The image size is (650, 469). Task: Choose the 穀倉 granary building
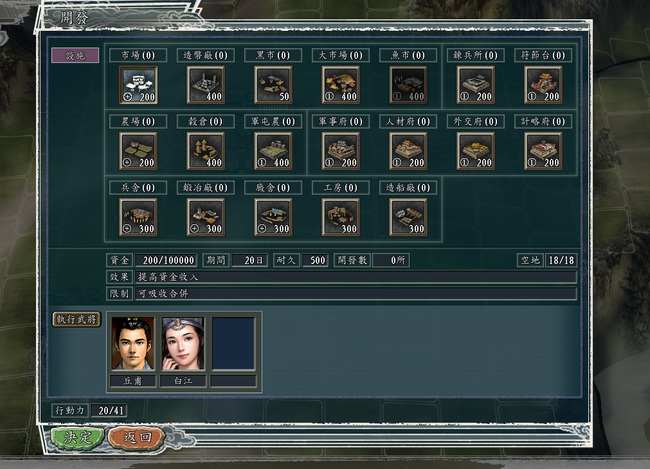[x=205, y=150]
